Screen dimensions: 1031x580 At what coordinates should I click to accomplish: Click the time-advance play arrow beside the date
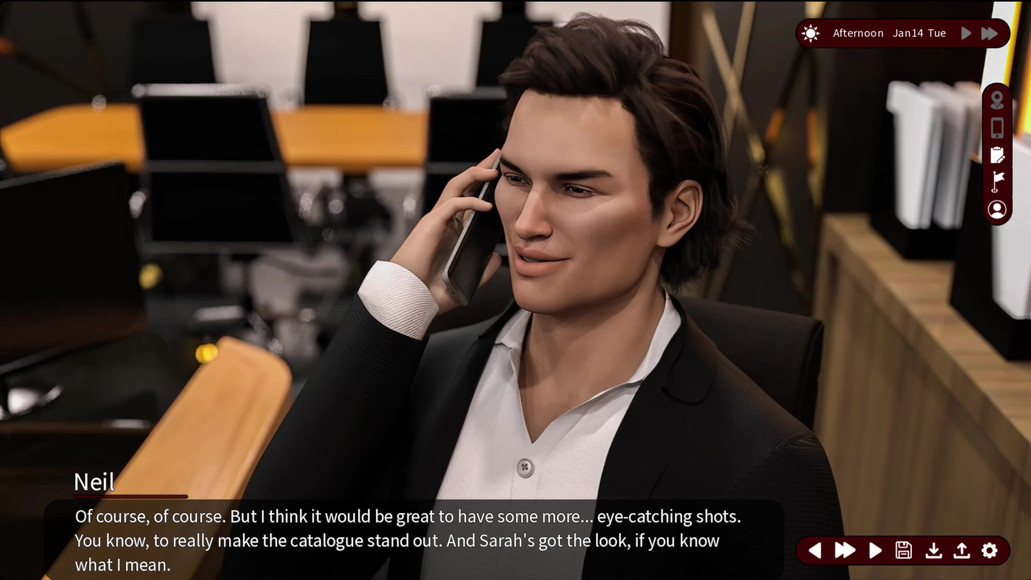click(966, 33)
